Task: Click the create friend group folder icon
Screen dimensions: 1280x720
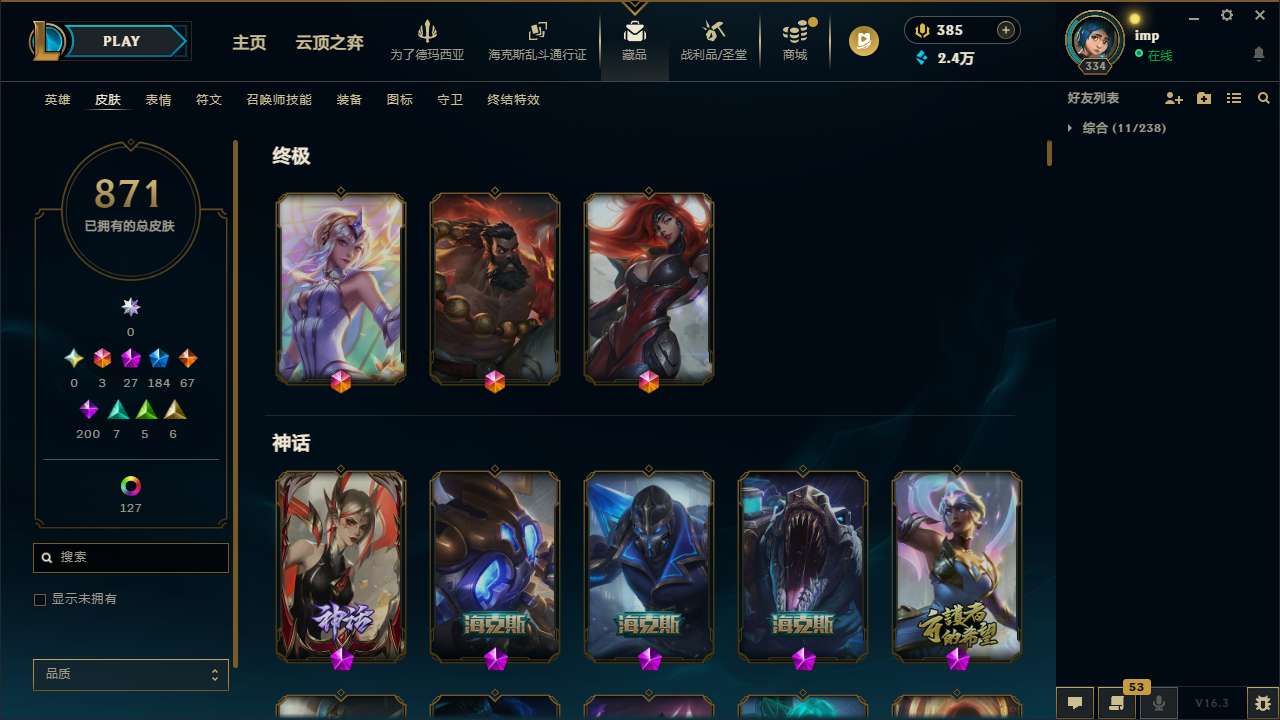Action: click(1203, 98)
